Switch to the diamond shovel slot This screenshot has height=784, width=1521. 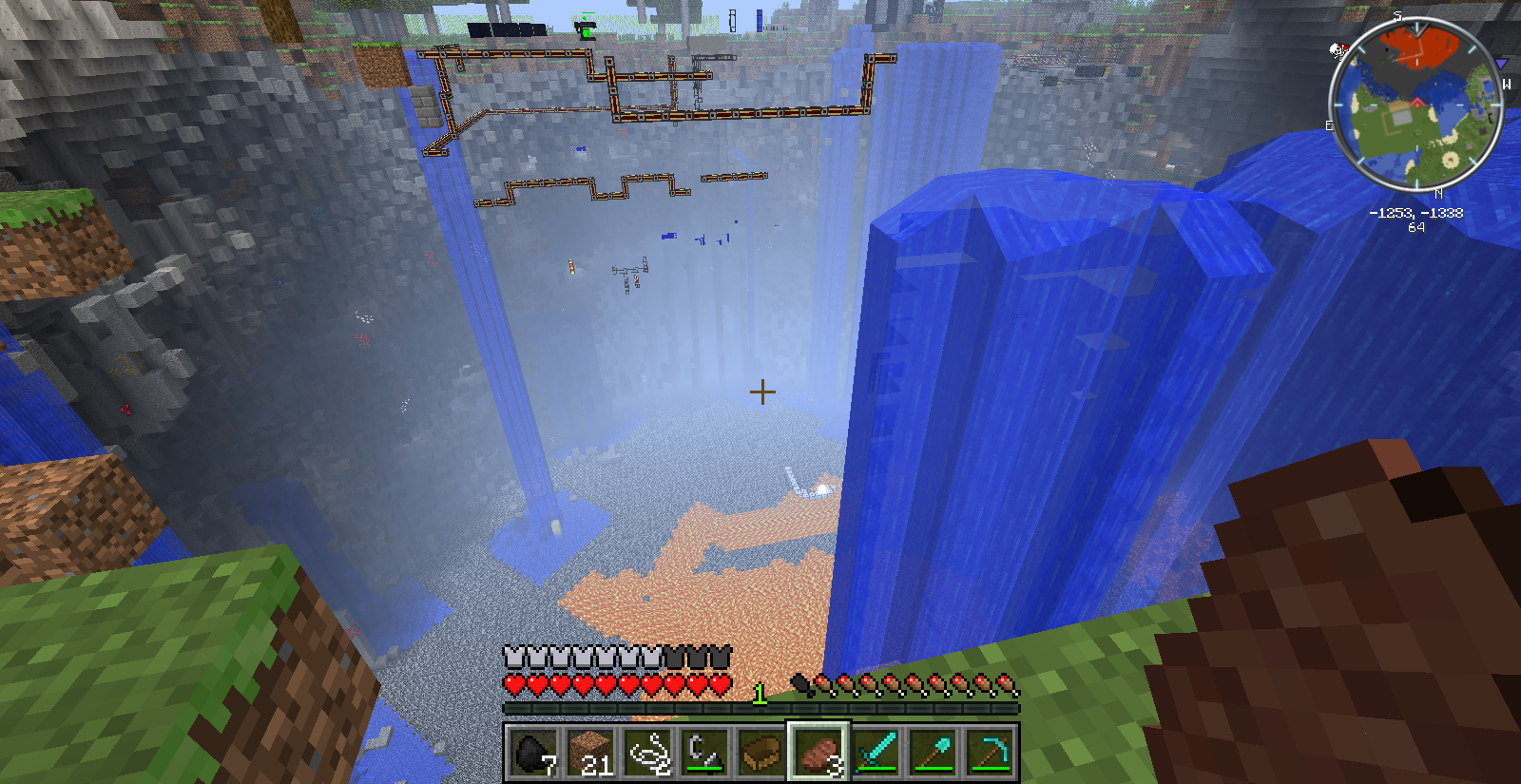tap(933, 753)
